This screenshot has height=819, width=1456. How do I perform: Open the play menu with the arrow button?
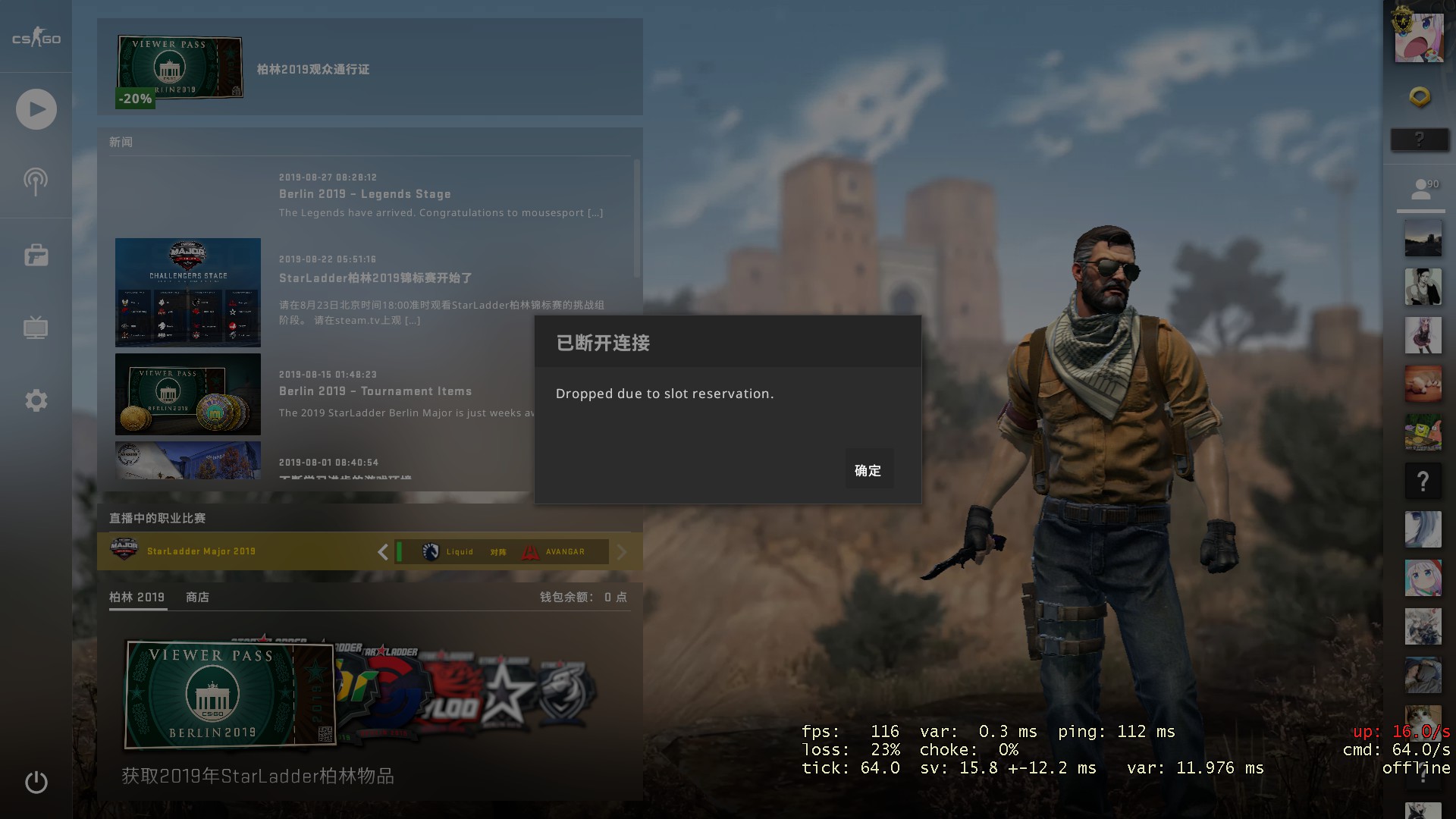36,109
